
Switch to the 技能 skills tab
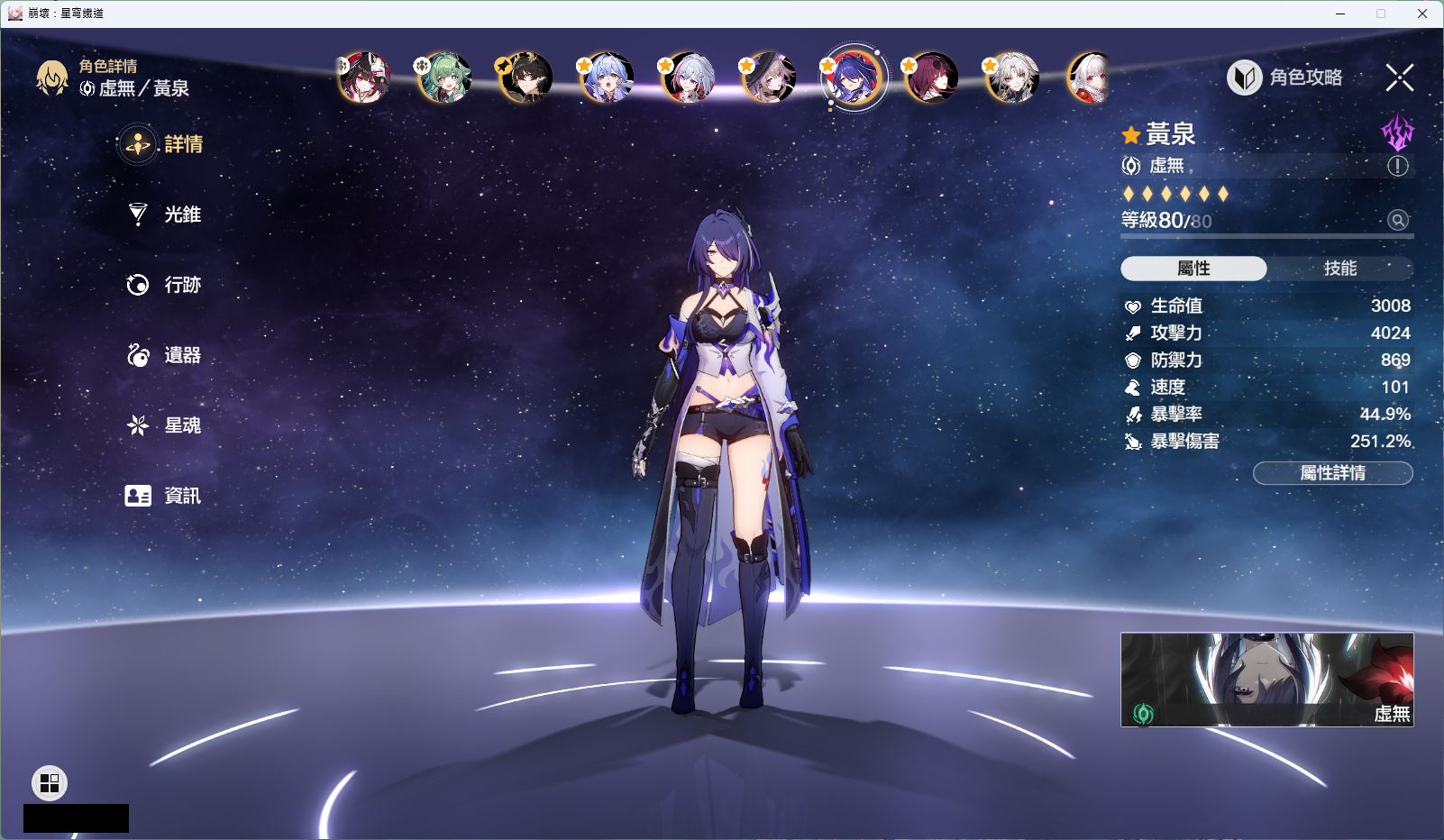(x=1339, y=269)
